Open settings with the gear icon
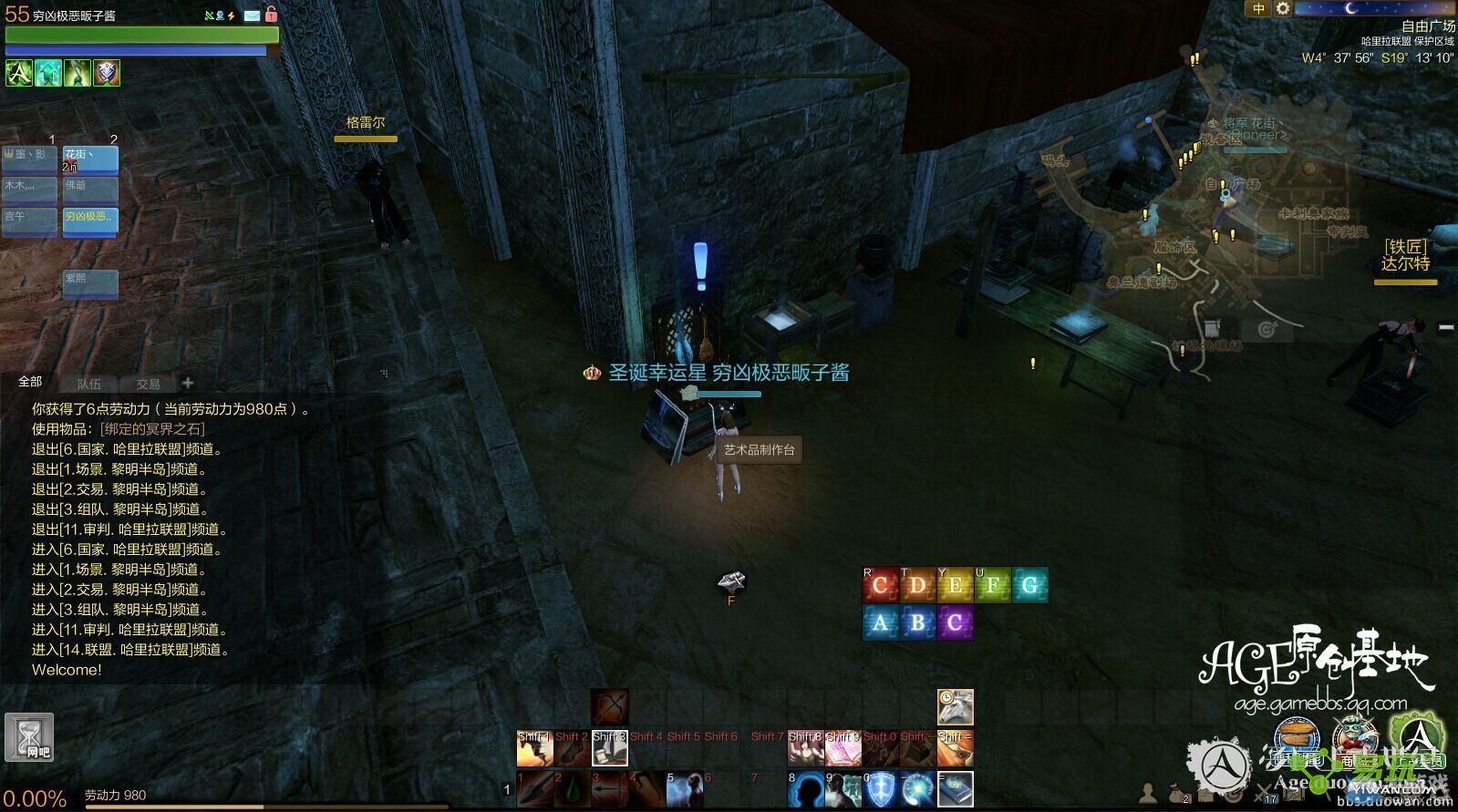1458x812 pixels. click(x=1283, y=9)
